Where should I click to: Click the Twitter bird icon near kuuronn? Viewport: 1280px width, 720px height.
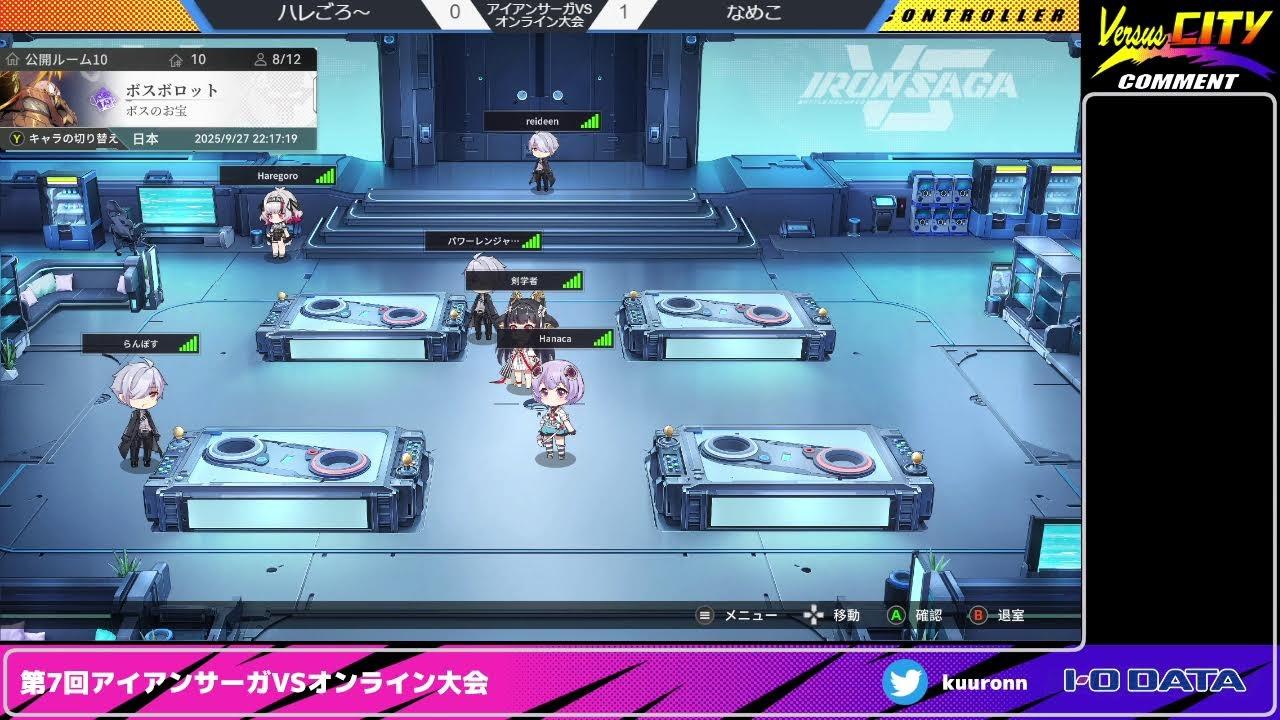908,682
